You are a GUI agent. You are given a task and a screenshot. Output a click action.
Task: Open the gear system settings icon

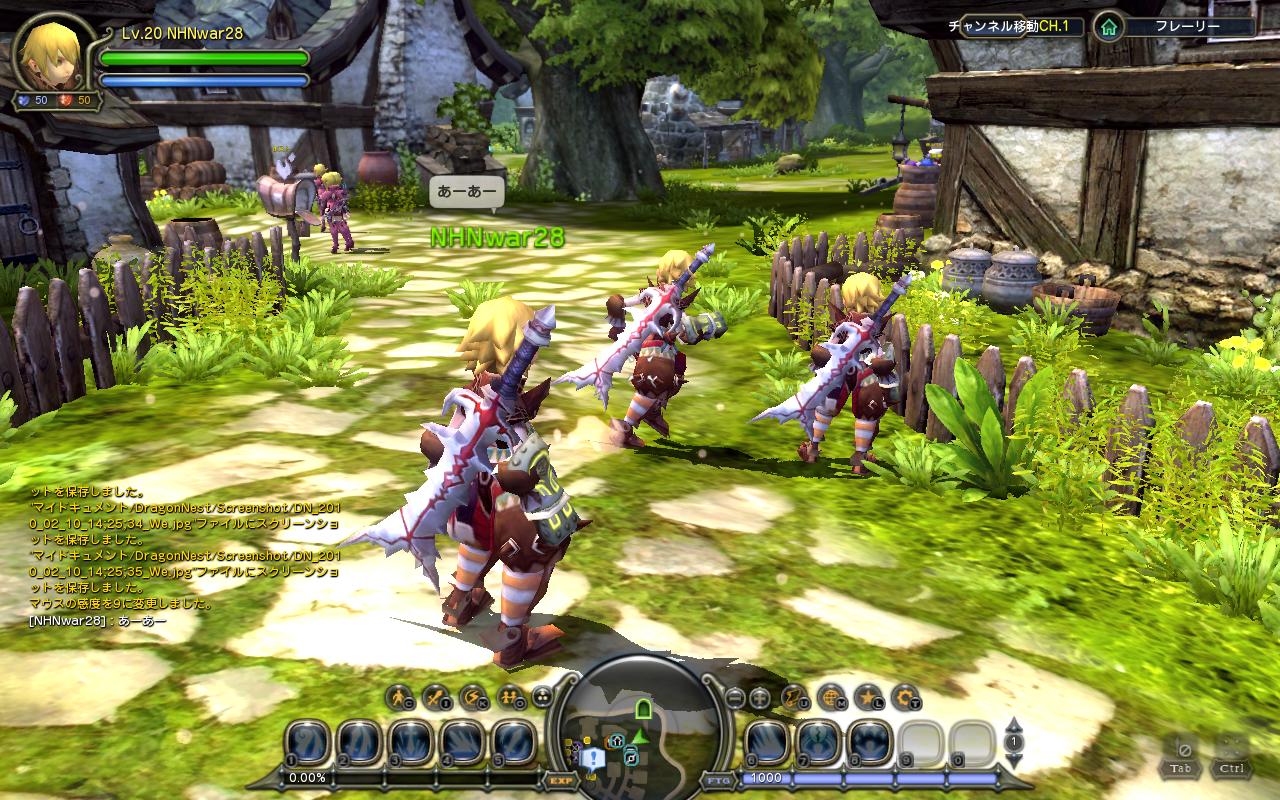[903, 696]
